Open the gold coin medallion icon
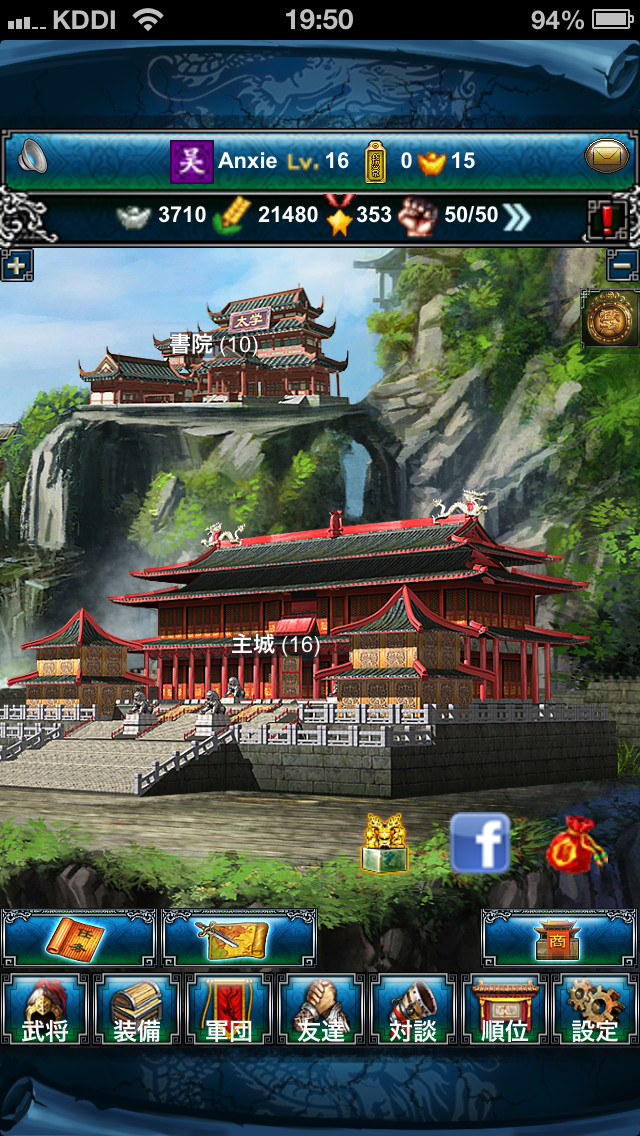 pyautogui.click(x=610, y=319)
